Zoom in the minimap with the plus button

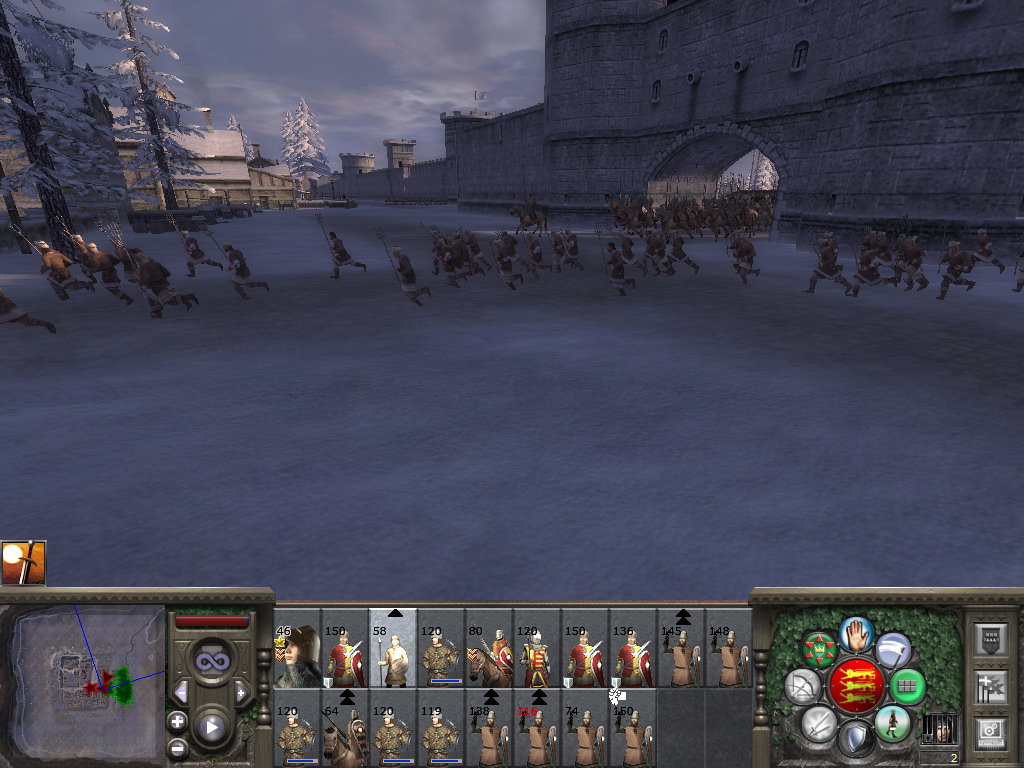178,721
